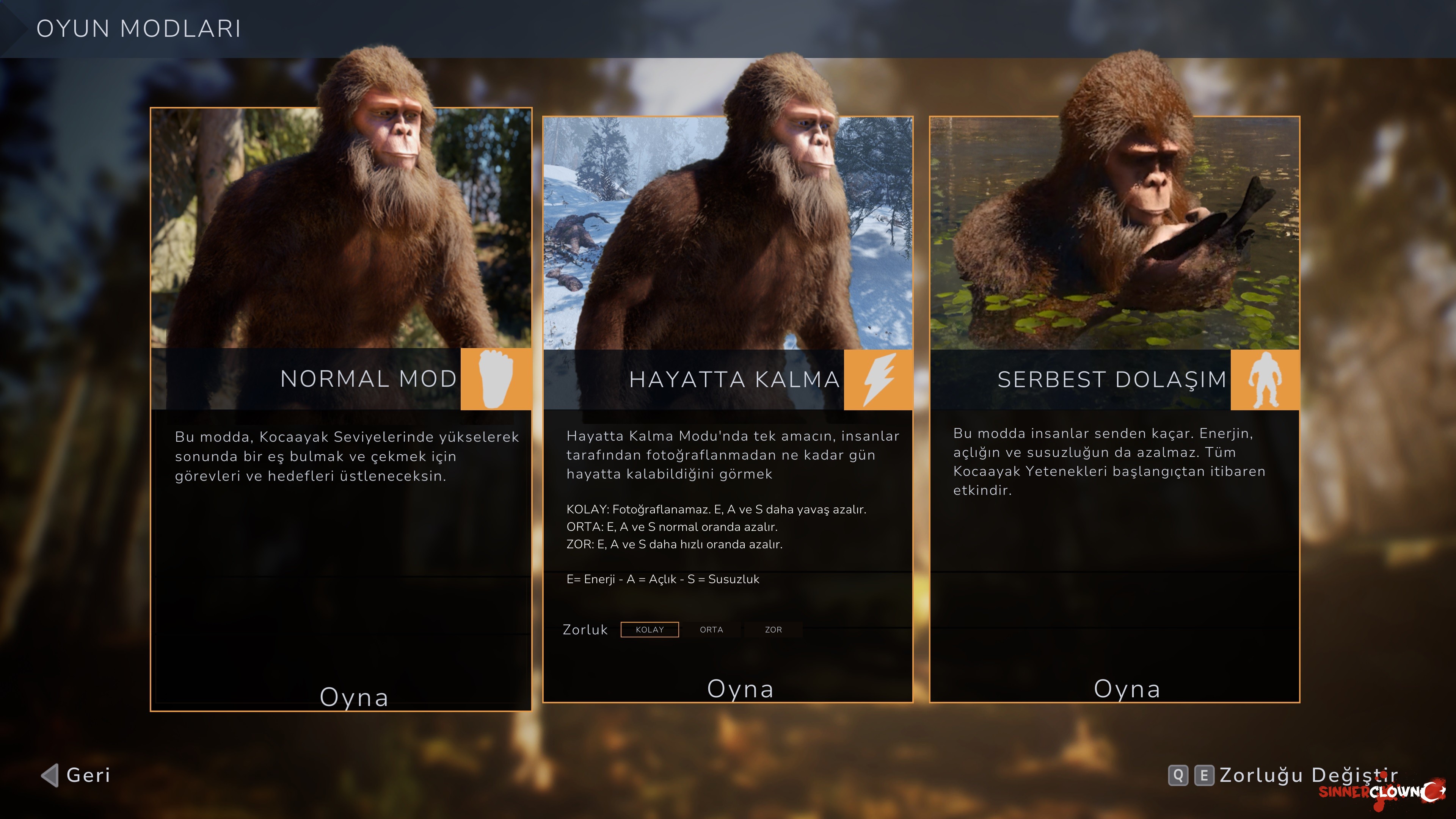The image size is (1456, 819).
Task: Pick the Normal Mod card image
Action: (x=340, y=226)
